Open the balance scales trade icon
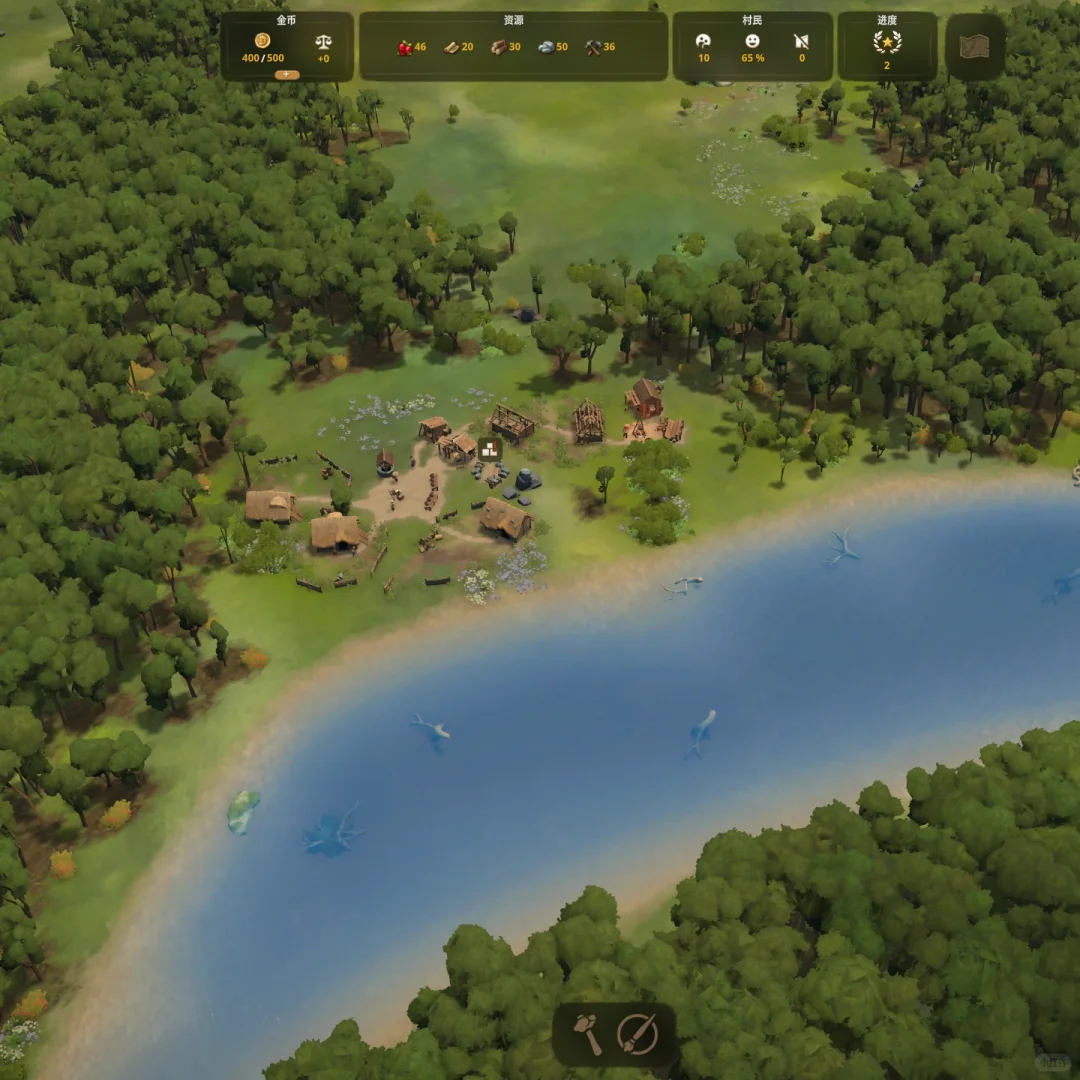Screen dimensions: 1080x1080 coord(324,42)
